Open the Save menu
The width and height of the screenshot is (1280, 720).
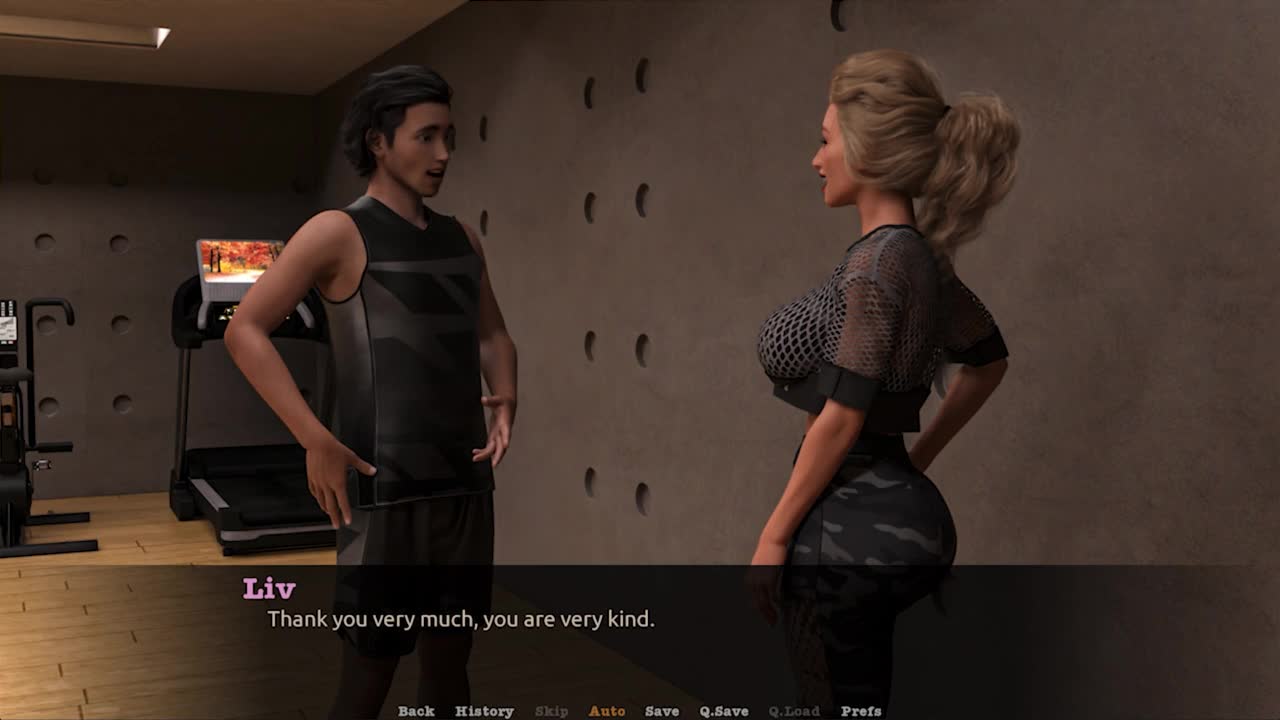pos(662,711)
